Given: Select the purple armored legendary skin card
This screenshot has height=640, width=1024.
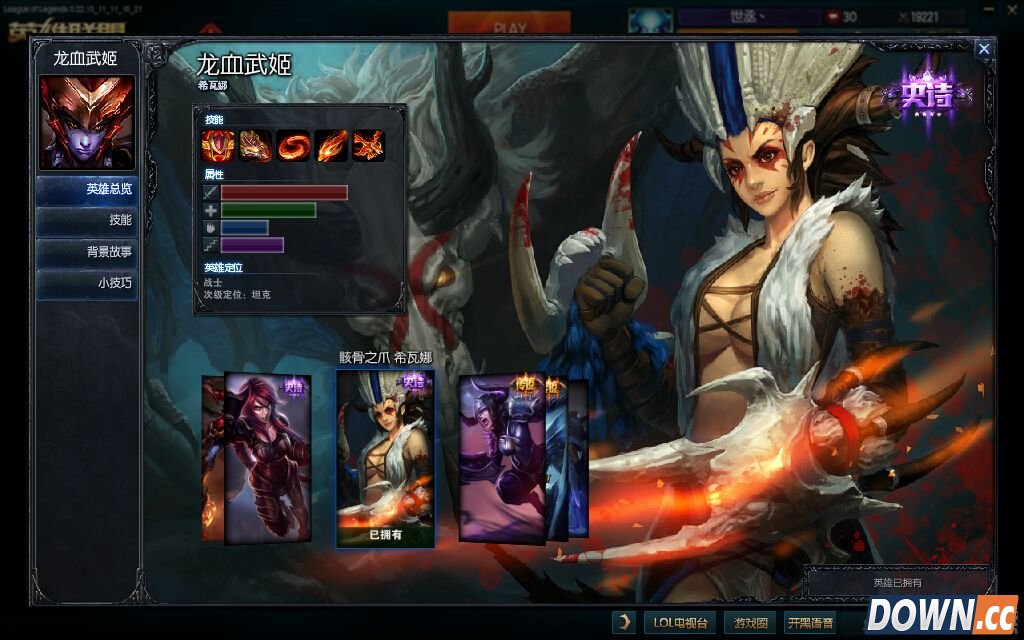Looking at the screenshot, I should click(501, 456).
